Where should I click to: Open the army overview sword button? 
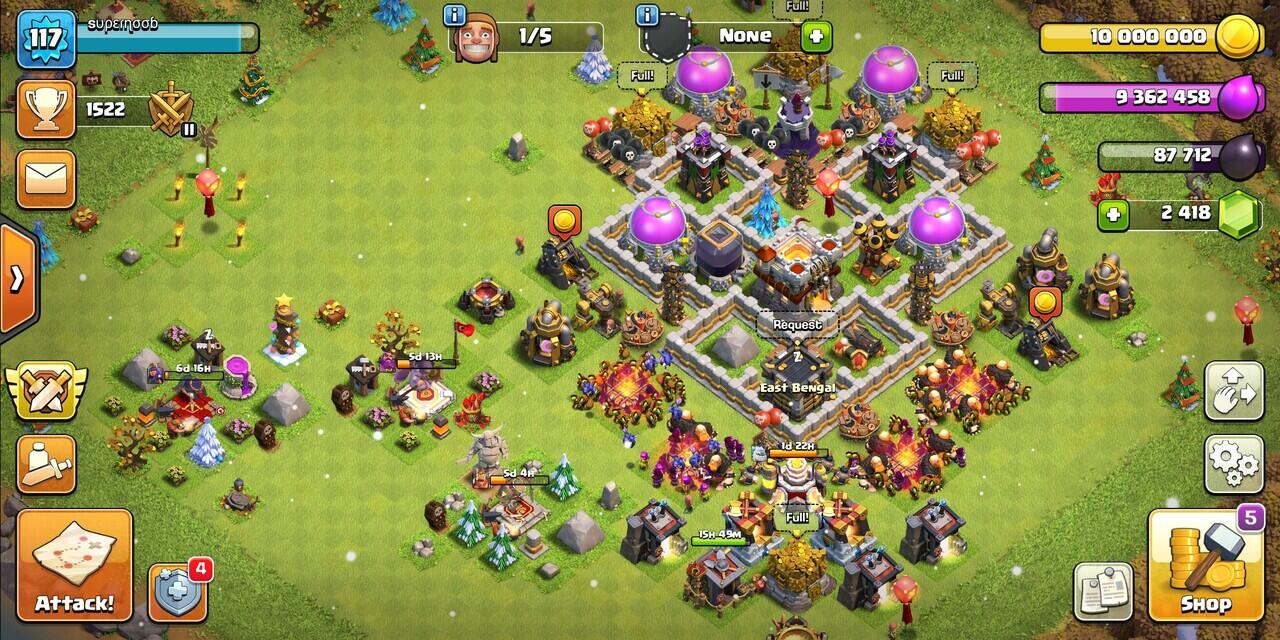click(46, 464)
